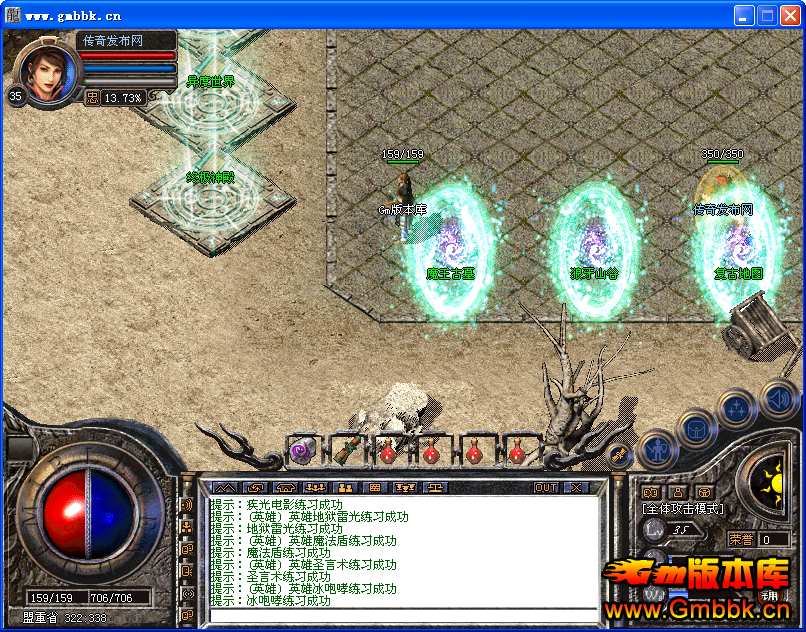The image size is (806, 632).
Task: Select the green scroll belt slot
Action: (x=345, y=451)
